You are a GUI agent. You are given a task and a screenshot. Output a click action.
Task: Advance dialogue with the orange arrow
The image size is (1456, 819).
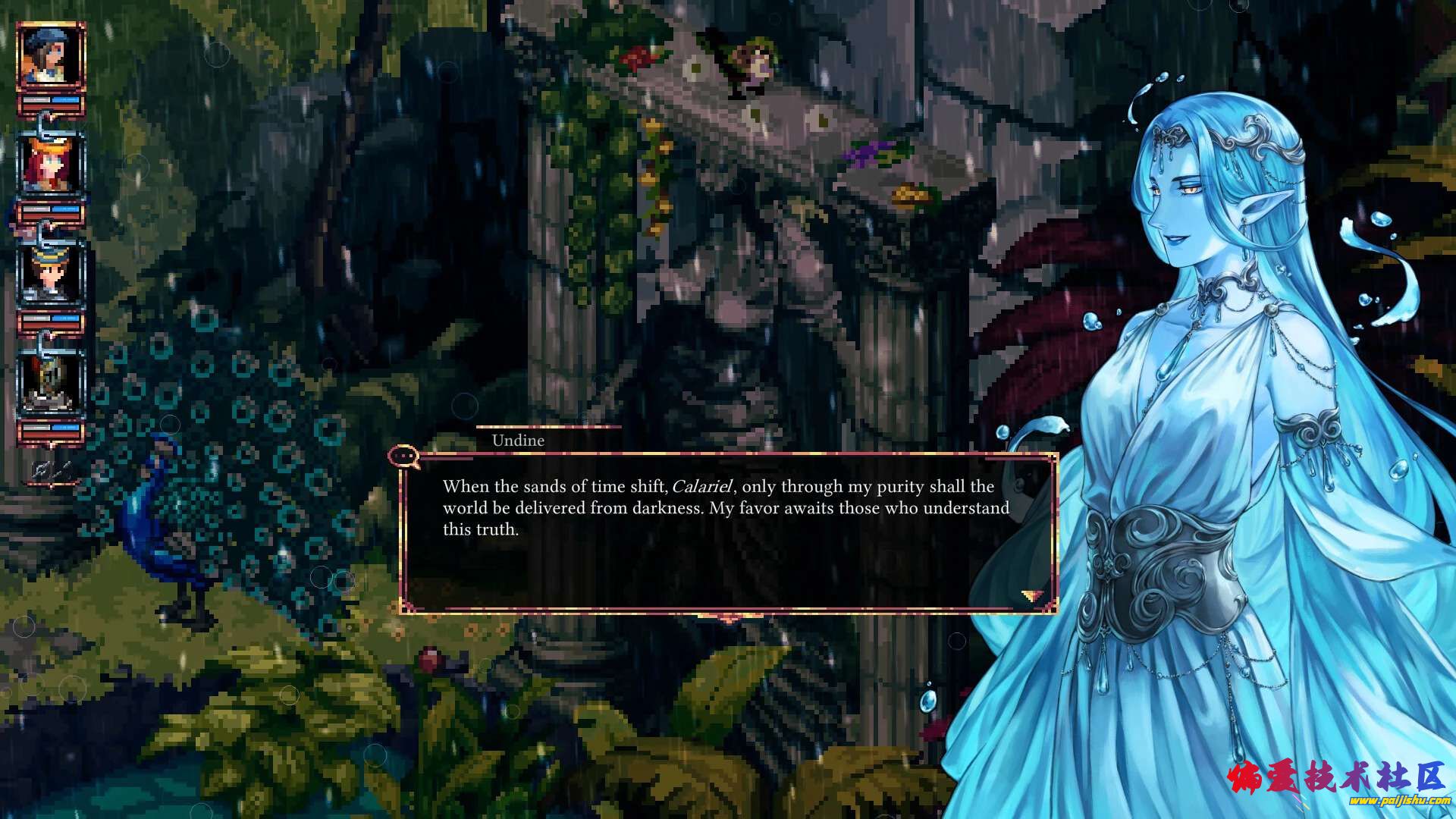click(1032, 596)
